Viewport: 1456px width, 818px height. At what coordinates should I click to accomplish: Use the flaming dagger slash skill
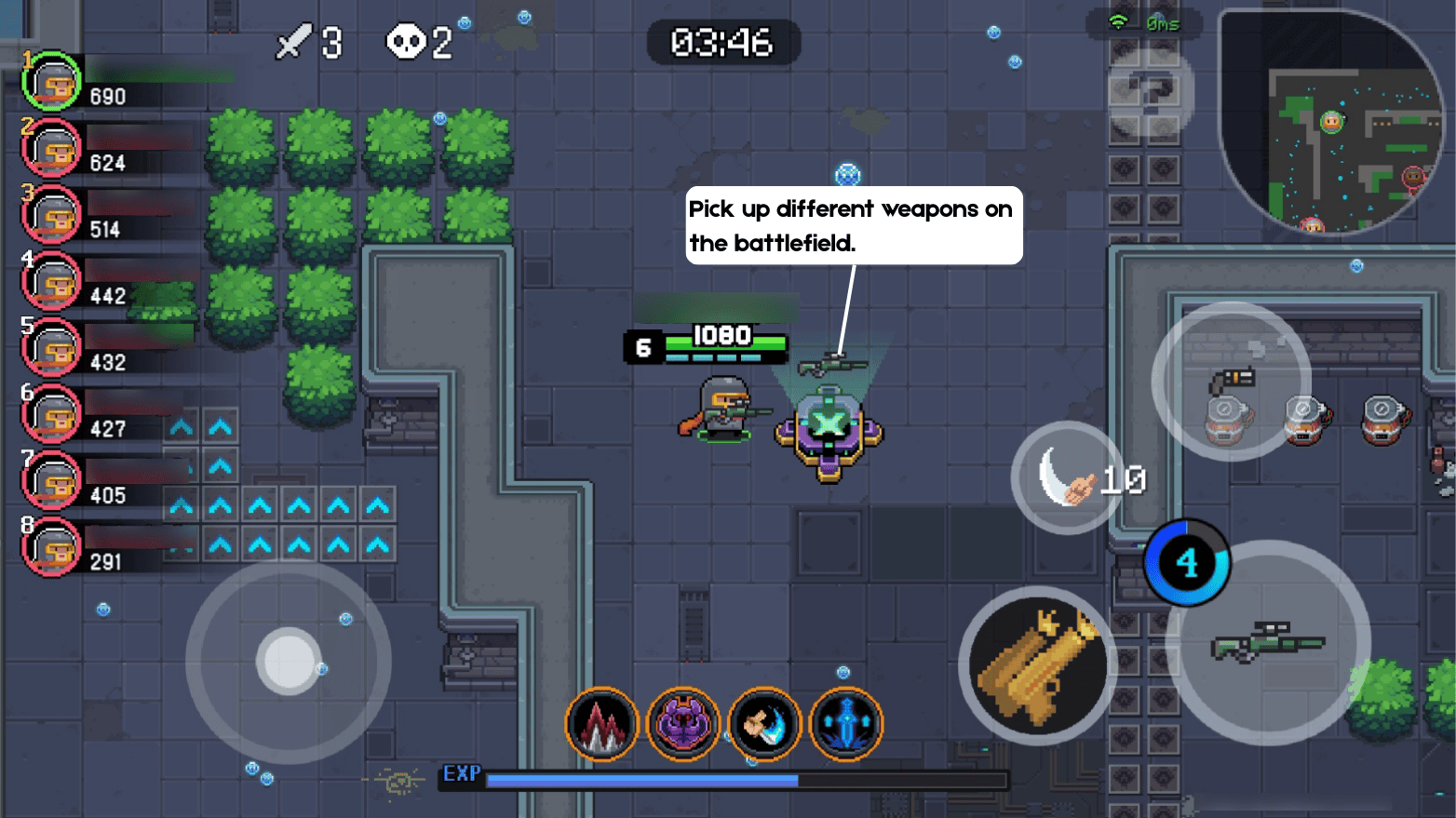coord(765,725)
